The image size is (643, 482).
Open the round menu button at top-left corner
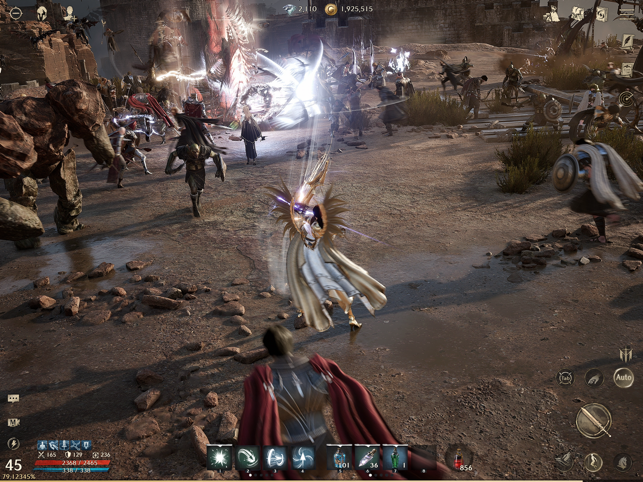point(14,14)
